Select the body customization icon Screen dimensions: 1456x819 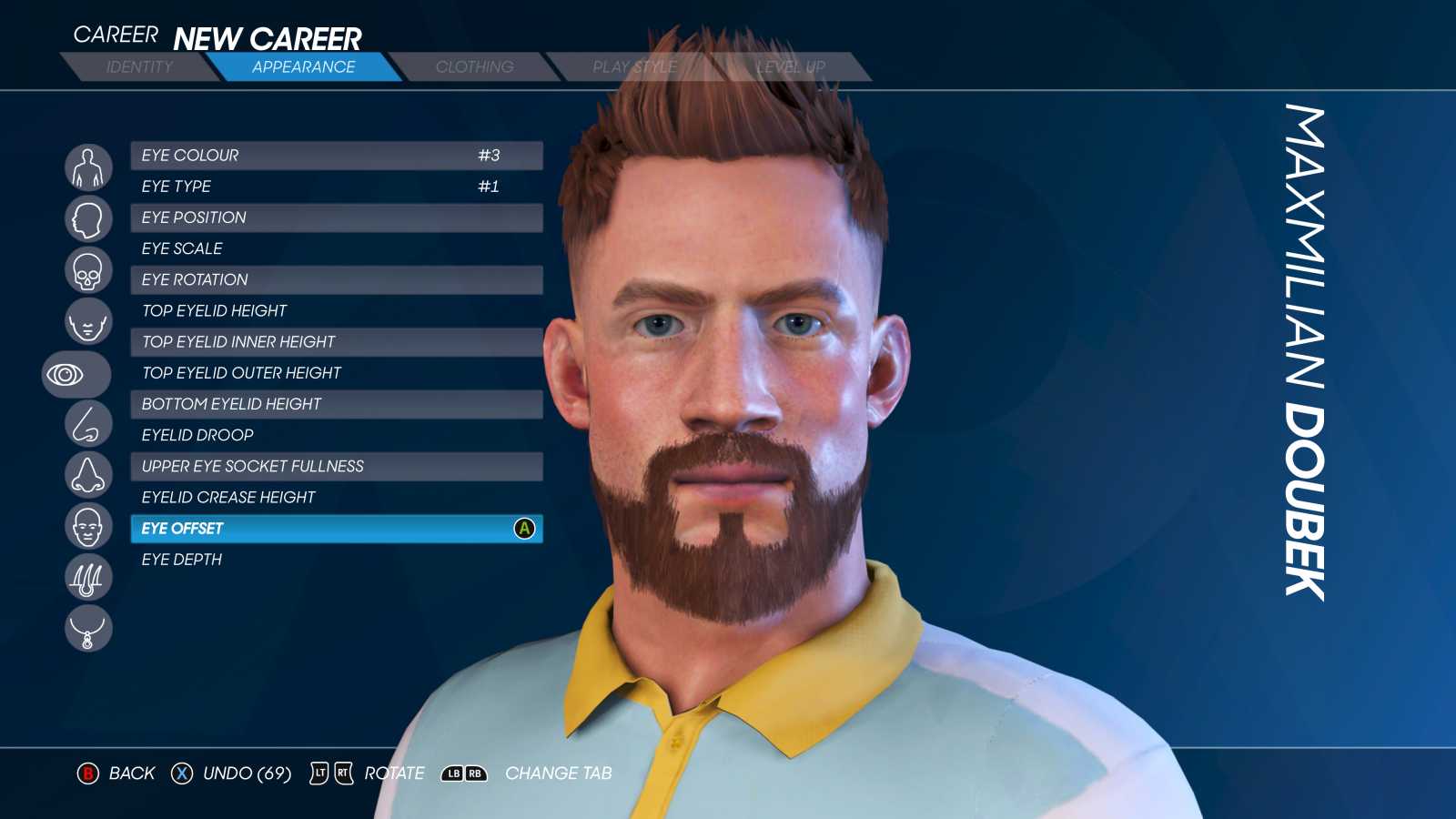pyautogui.click(x=87, y=166)
